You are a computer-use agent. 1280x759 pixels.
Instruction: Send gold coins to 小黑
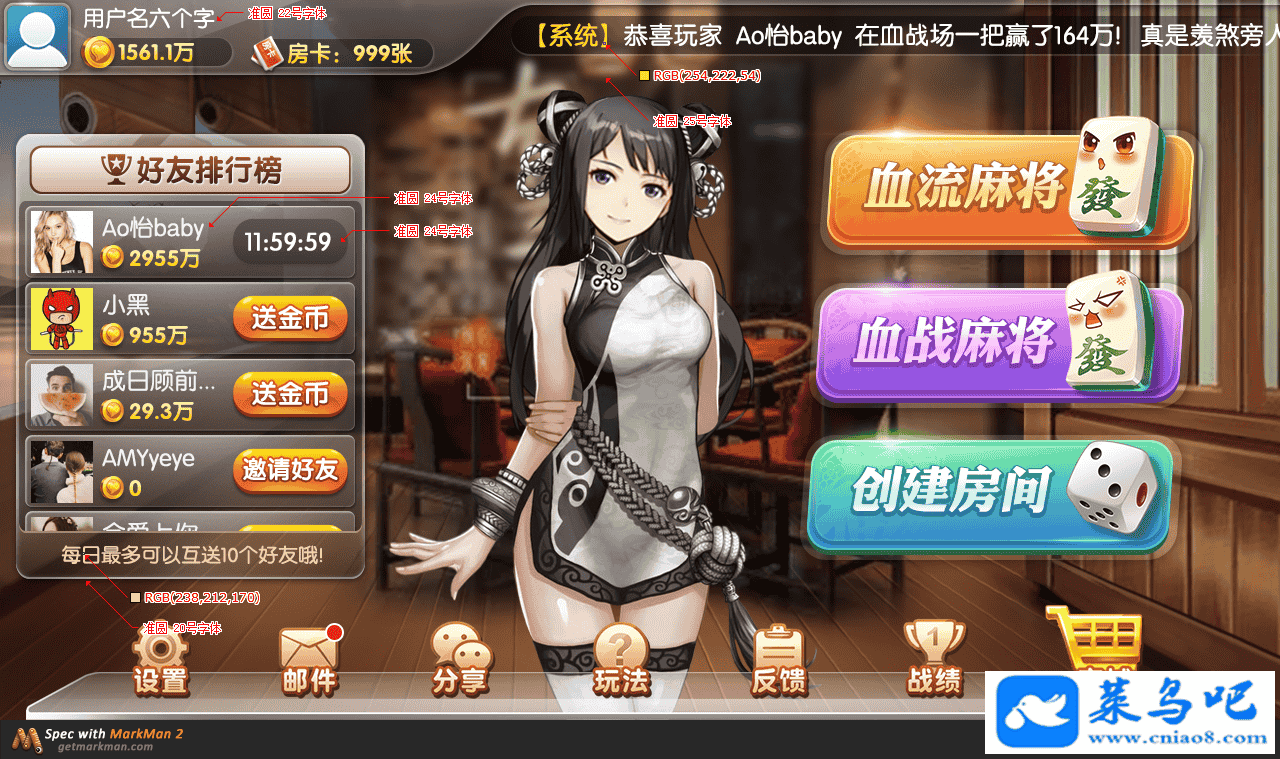290,319
